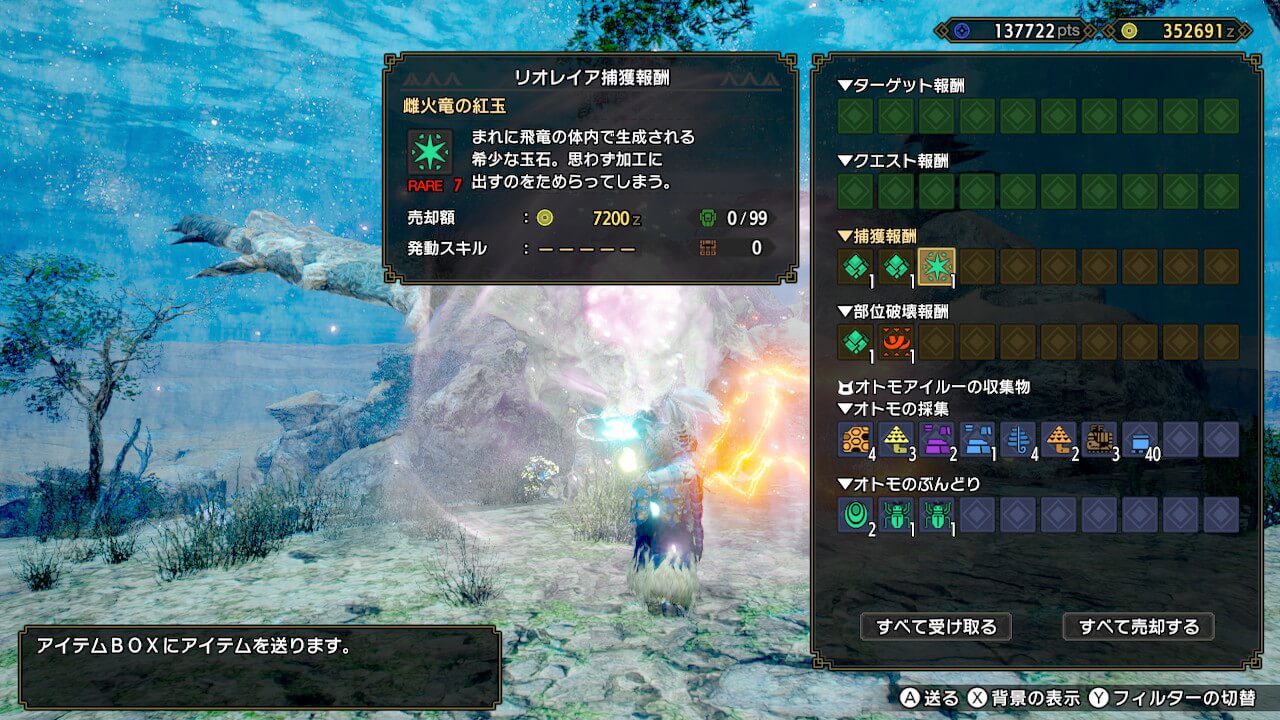Pick the orange mushroom item slot
1280x720 pixels.
click(x=1059, y=439)
